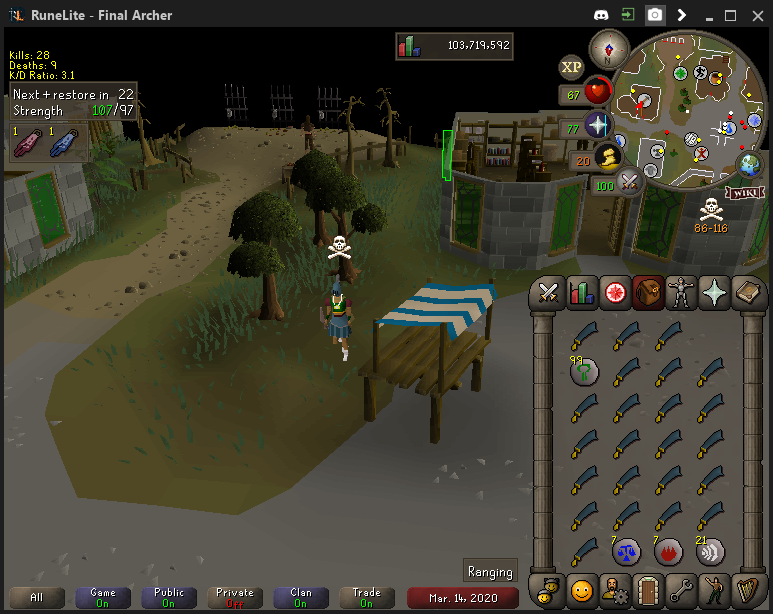Open the Combat Options tab
The width and height of the screenshot is (773, 614).
pos(549,292)
